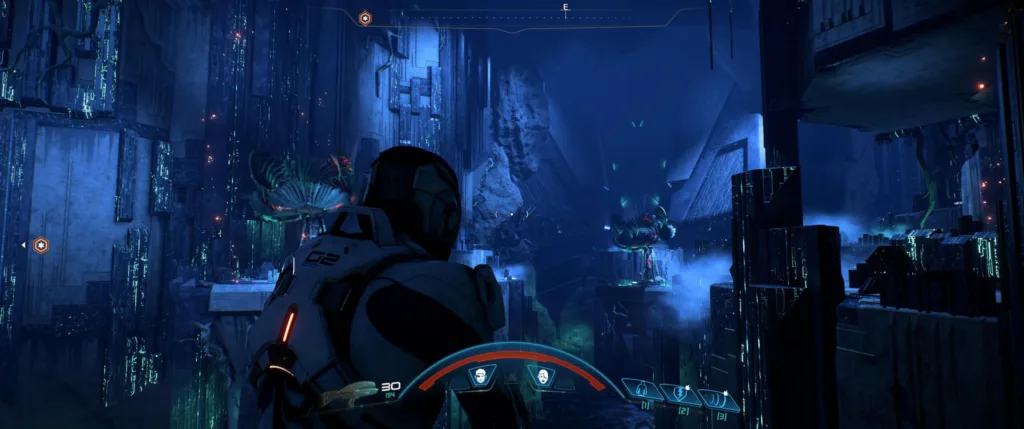Select the left squadmate portrait
1024x429 pixels.
[x=482, y=377]
